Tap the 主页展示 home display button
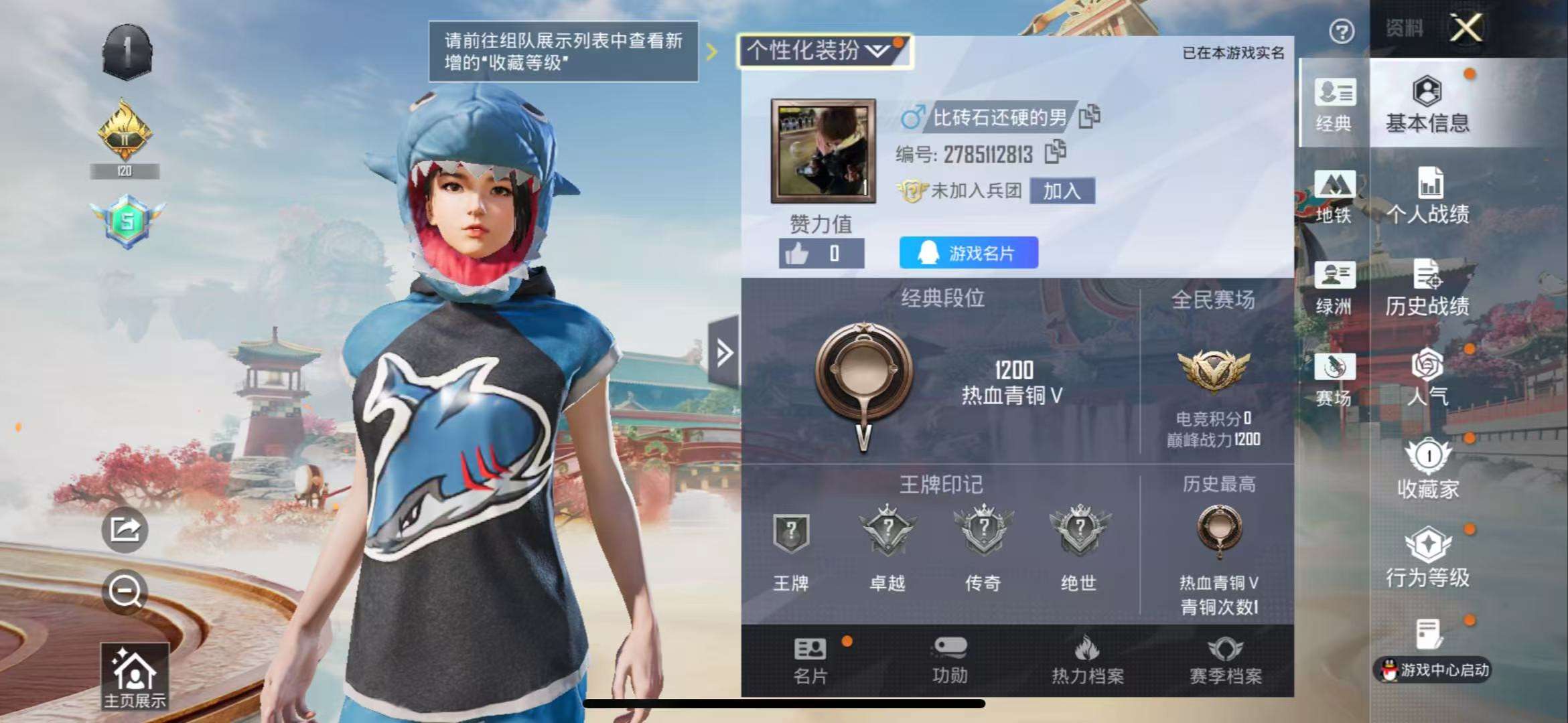The width and height of the screenshot is (1568, 723). (135, 676)
